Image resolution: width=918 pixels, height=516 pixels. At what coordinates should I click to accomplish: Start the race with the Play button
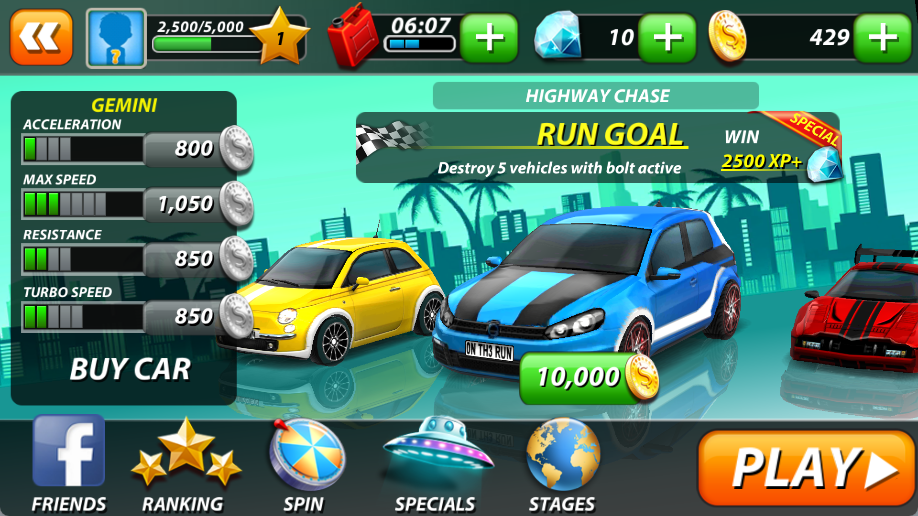[x=805, y=467]
